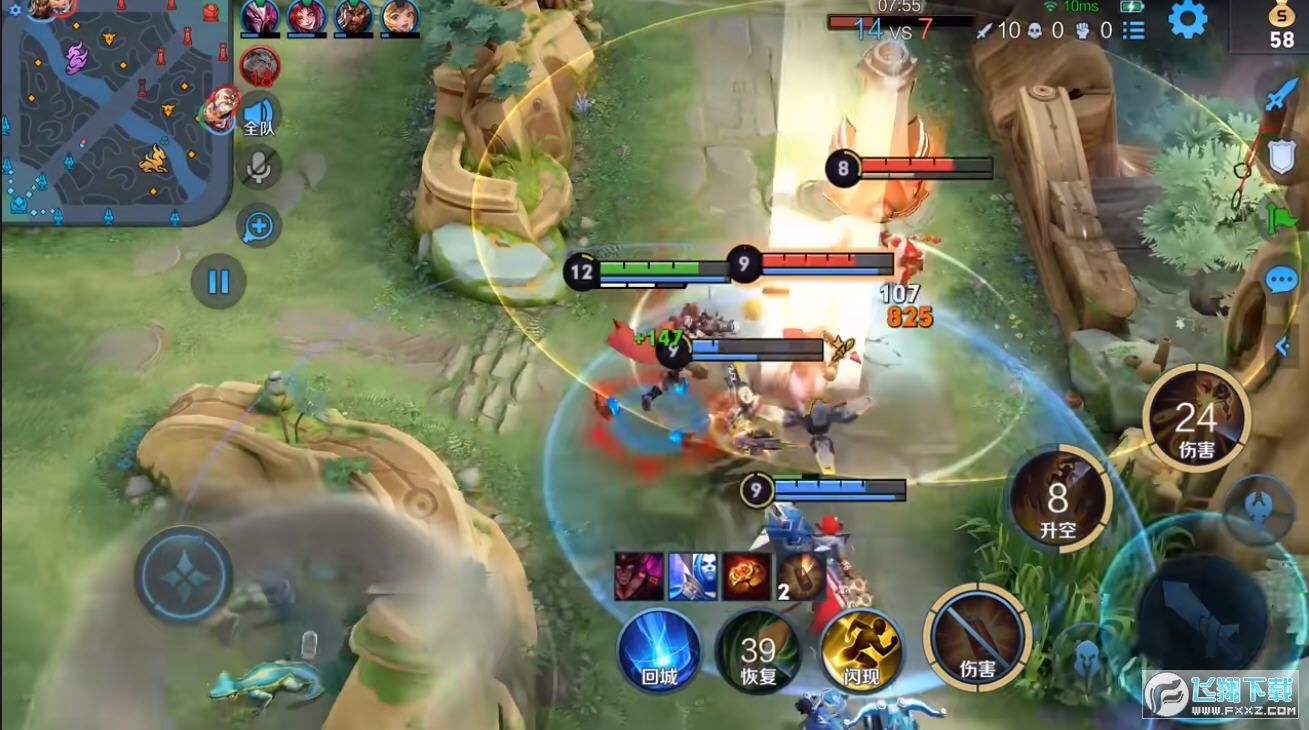The height and width of the screenshot is (730, 1309).
Task: Collapse the signal panel with blue arrow
Action: tap(1283, 345)
